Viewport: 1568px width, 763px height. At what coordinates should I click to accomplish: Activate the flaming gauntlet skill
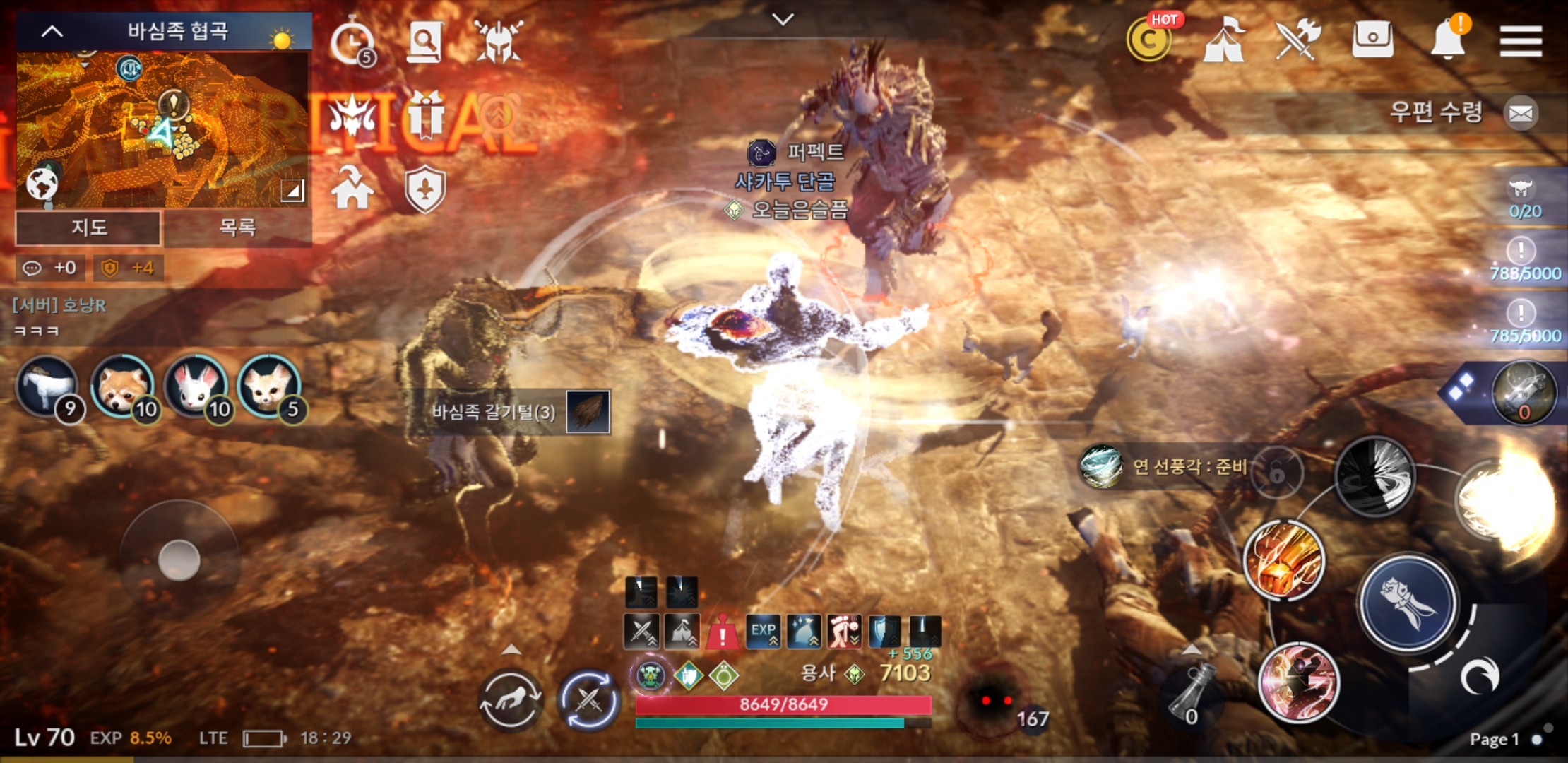click(1284, 559)
